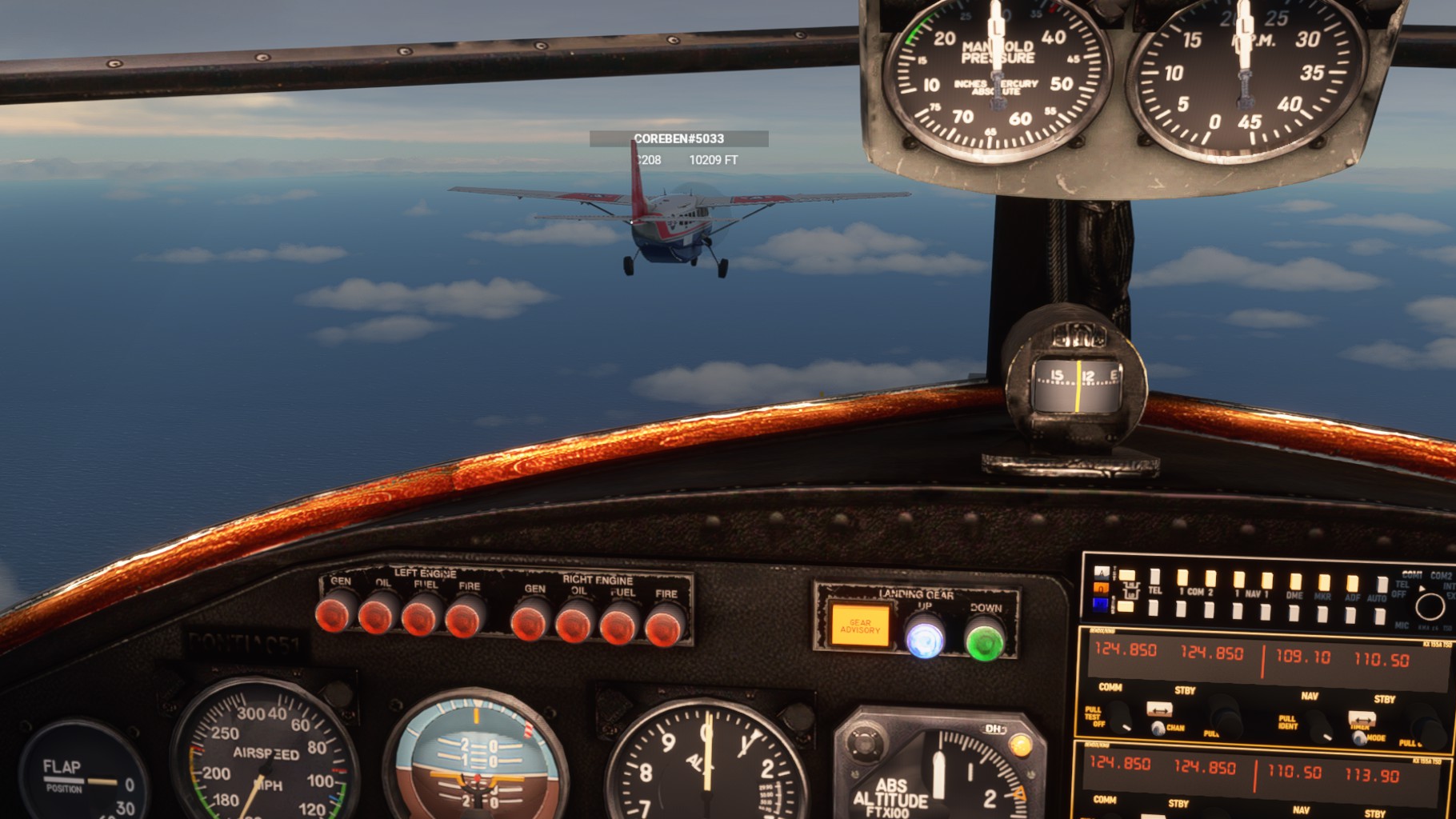The width and height of the screenshot is (1456, 819).
Task: Select the COREBEN#5033 player nameplate
Action: 678,139
